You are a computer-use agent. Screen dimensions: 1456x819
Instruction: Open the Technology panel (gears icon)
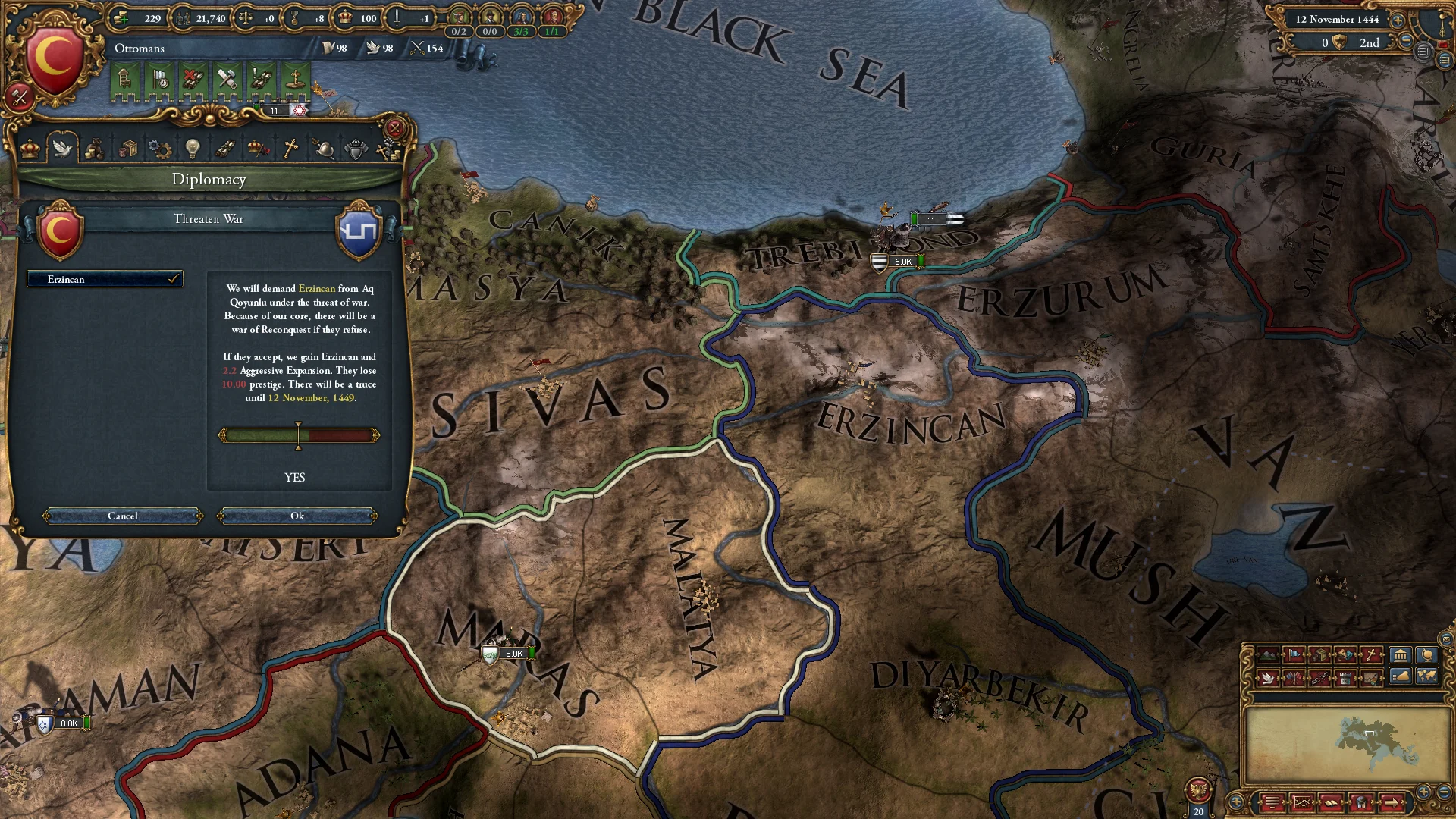click(161, 149)
